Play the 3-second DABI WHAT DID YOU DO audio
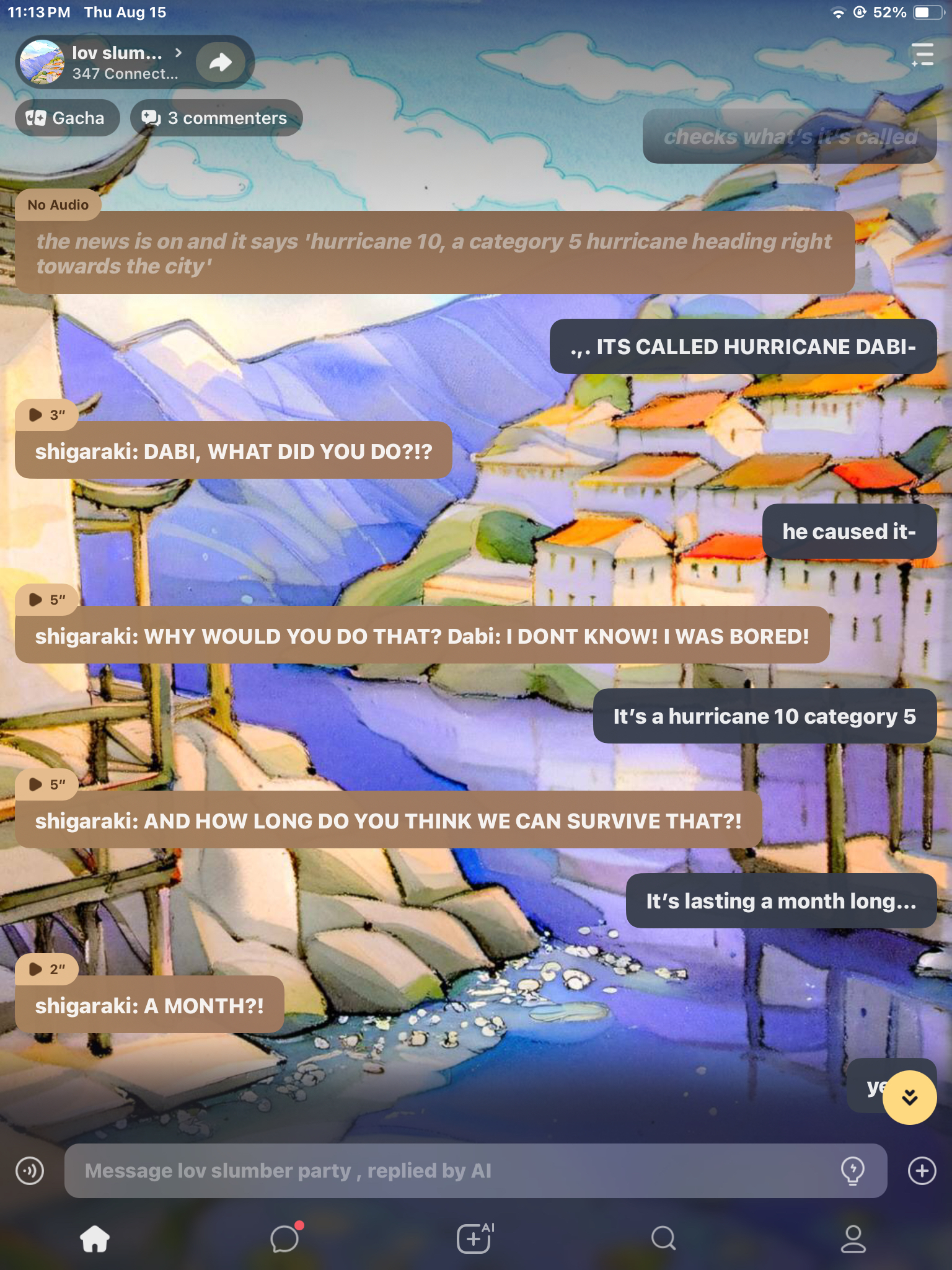952x1270 pixels. click(46, 415)
